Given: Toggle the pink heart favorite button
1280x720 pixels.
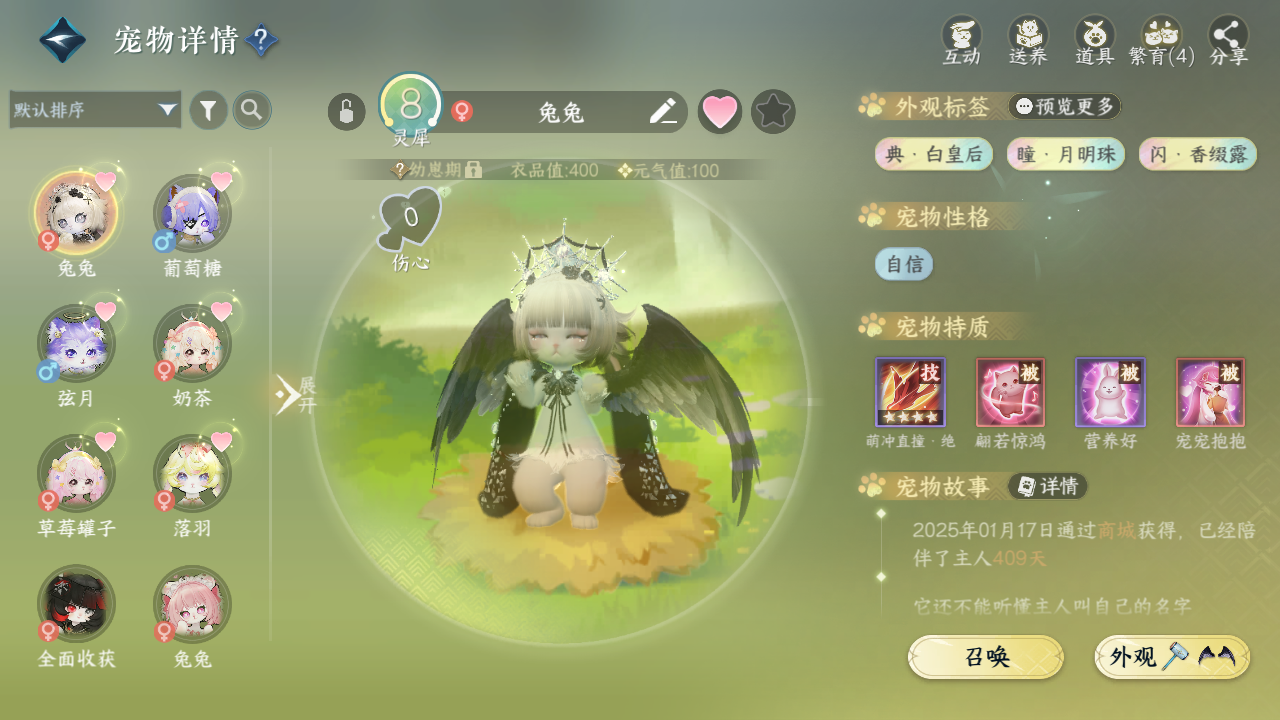Looking at the screenshot, I should pyautogui.click(x=719, y=112).
